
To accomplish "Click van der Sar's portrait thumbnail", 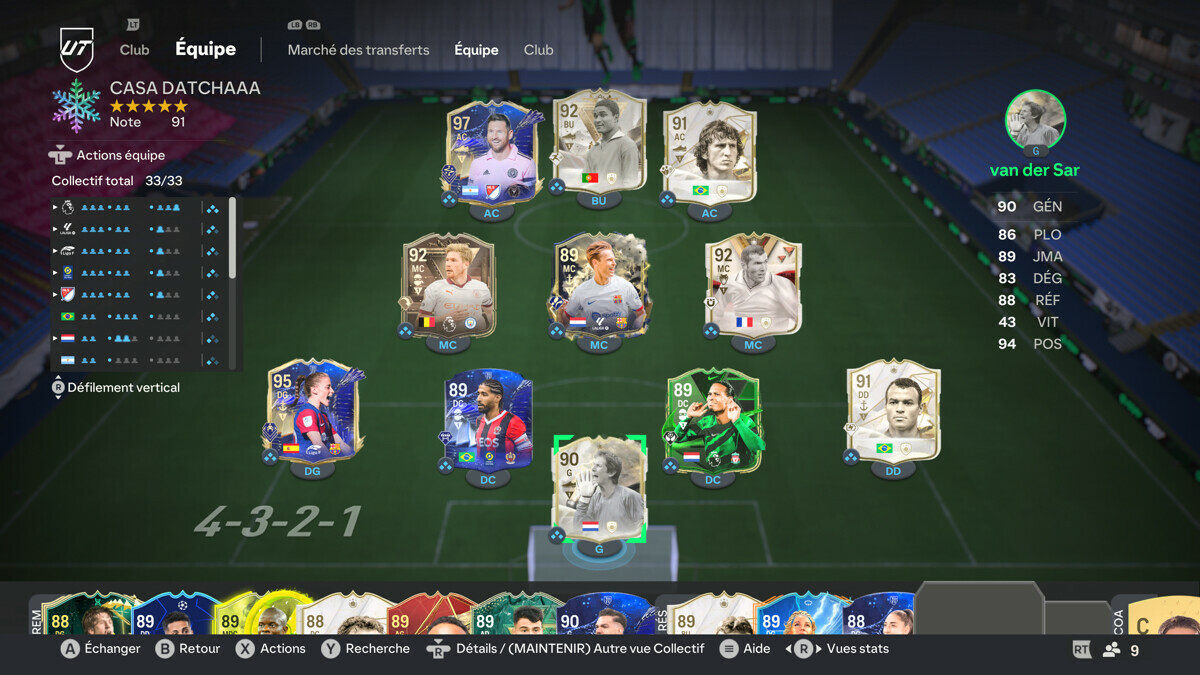I will pyautogui.click(x=1035, y=120).
